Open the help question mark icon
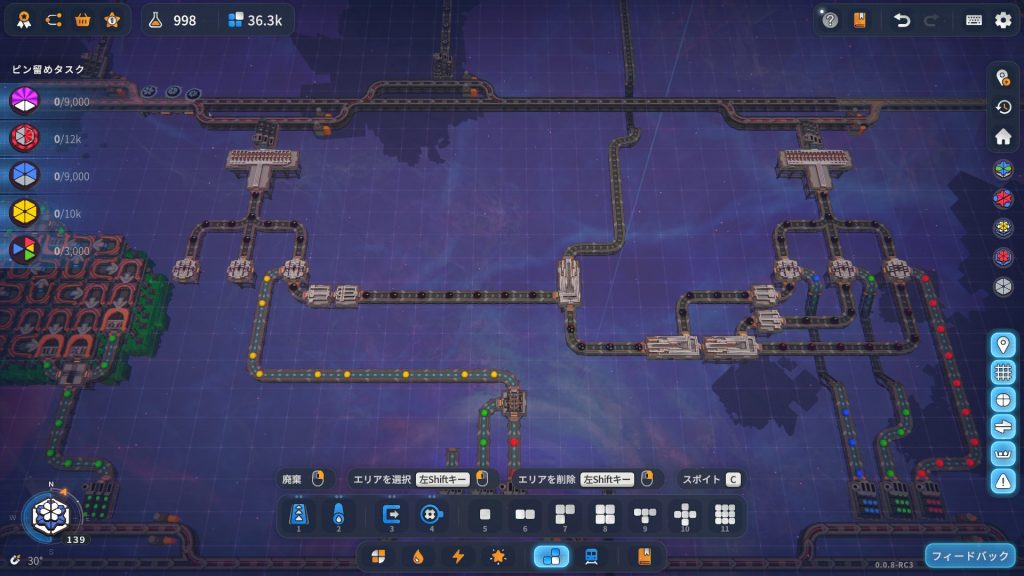 click(830, 20)
